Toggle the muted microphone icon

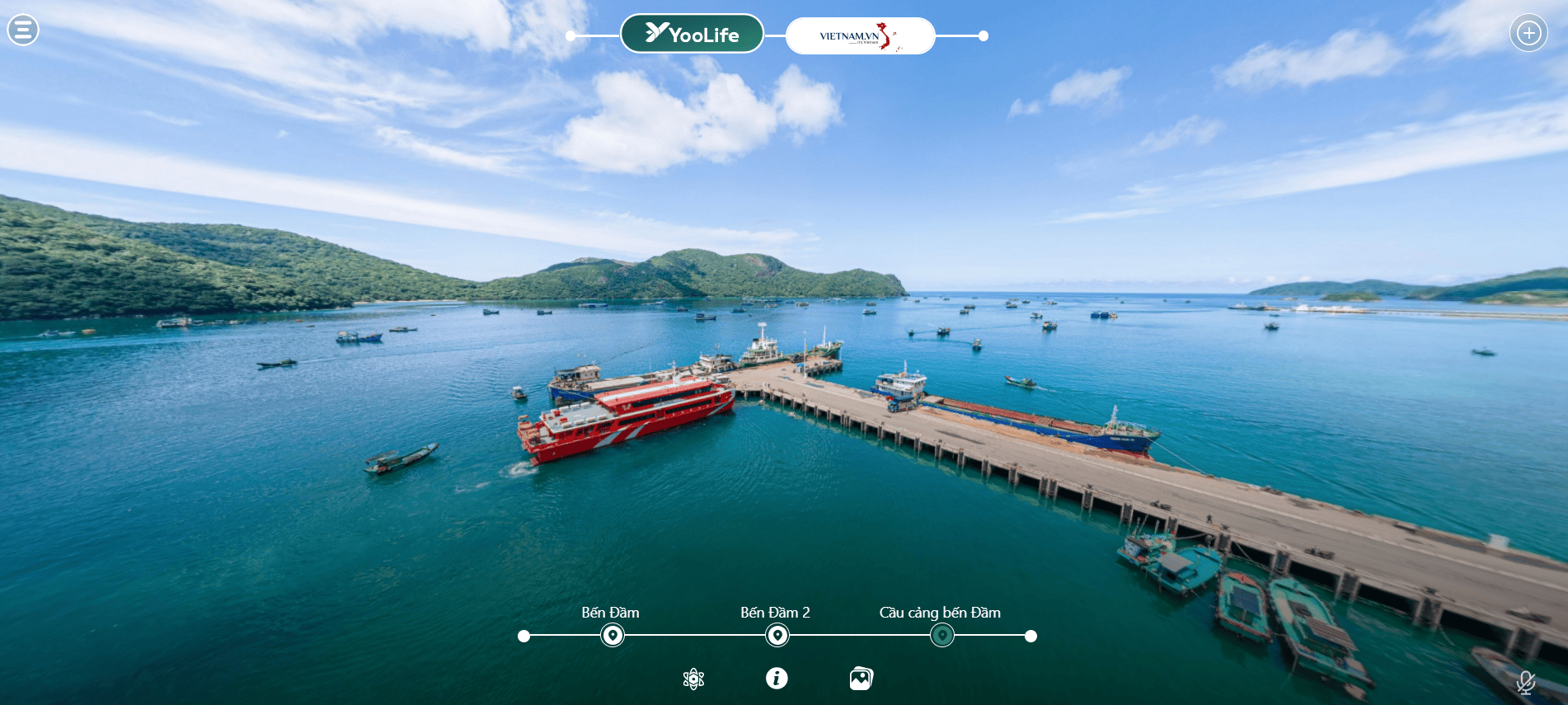point(1526,682)
